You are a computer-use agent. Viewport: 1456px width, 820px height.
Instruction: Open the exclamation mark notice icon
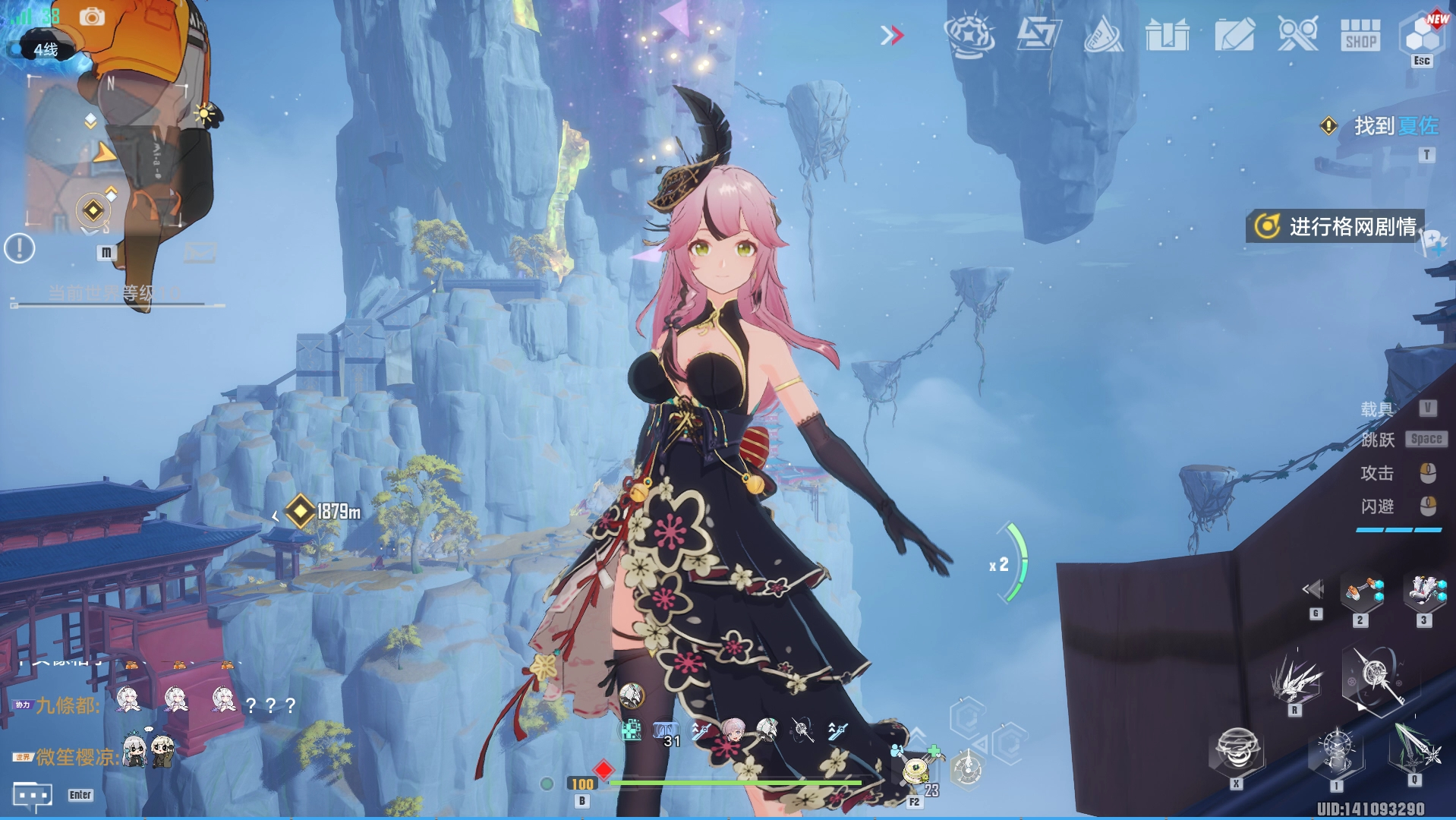(20, 248)
